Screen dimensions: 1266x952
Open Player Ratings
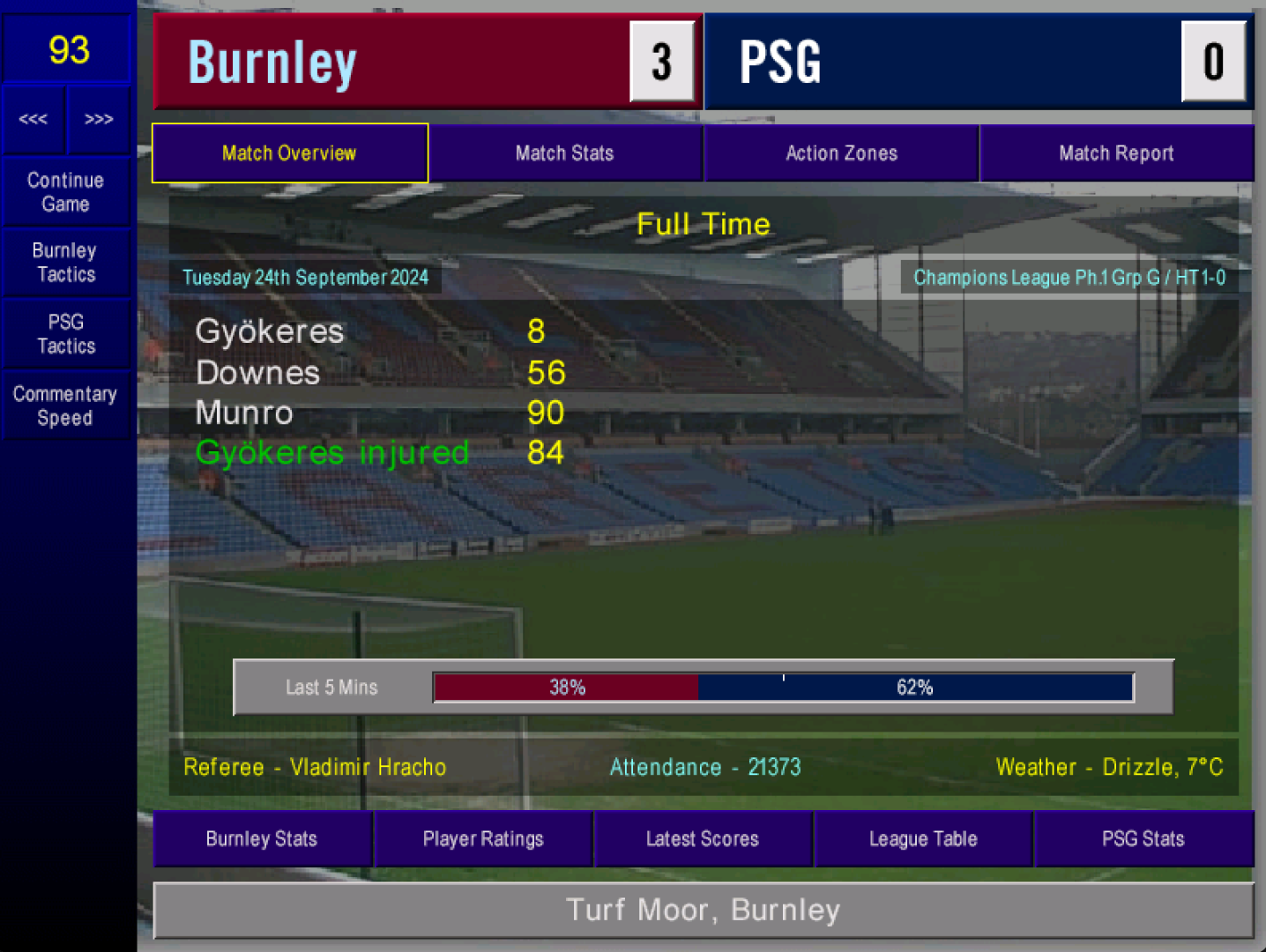point(483,839)
